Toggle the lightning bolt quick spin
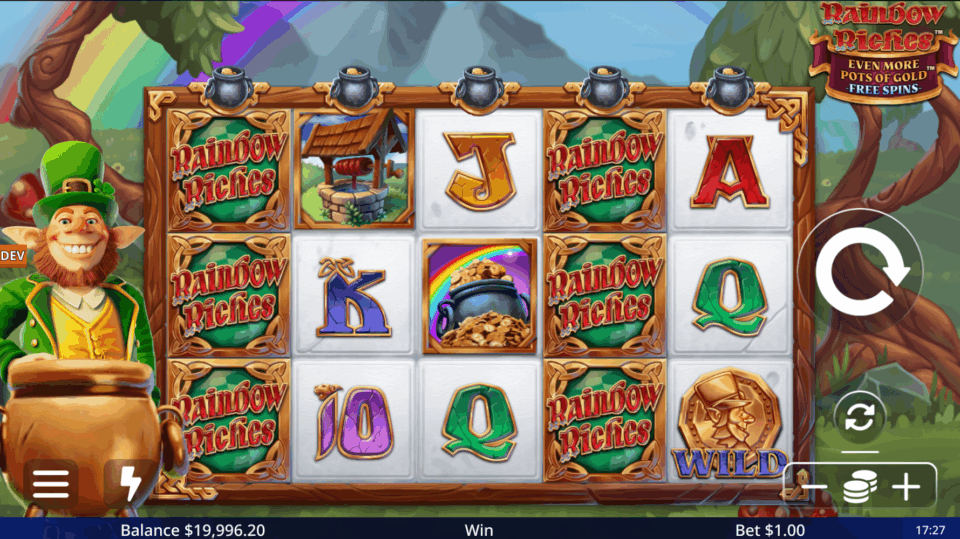The width and height of the screenshot is (960, 539). click(x=130, y=484)
